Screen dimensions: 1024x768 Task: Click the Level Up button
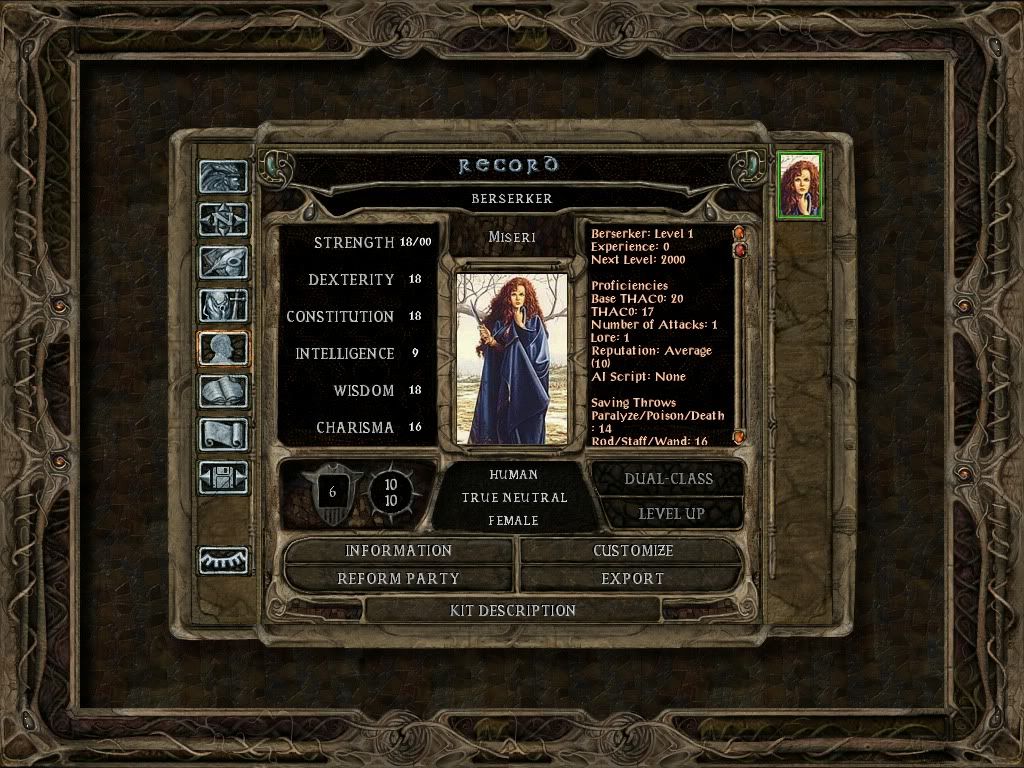pyautogui.click(x=671, y=513)
